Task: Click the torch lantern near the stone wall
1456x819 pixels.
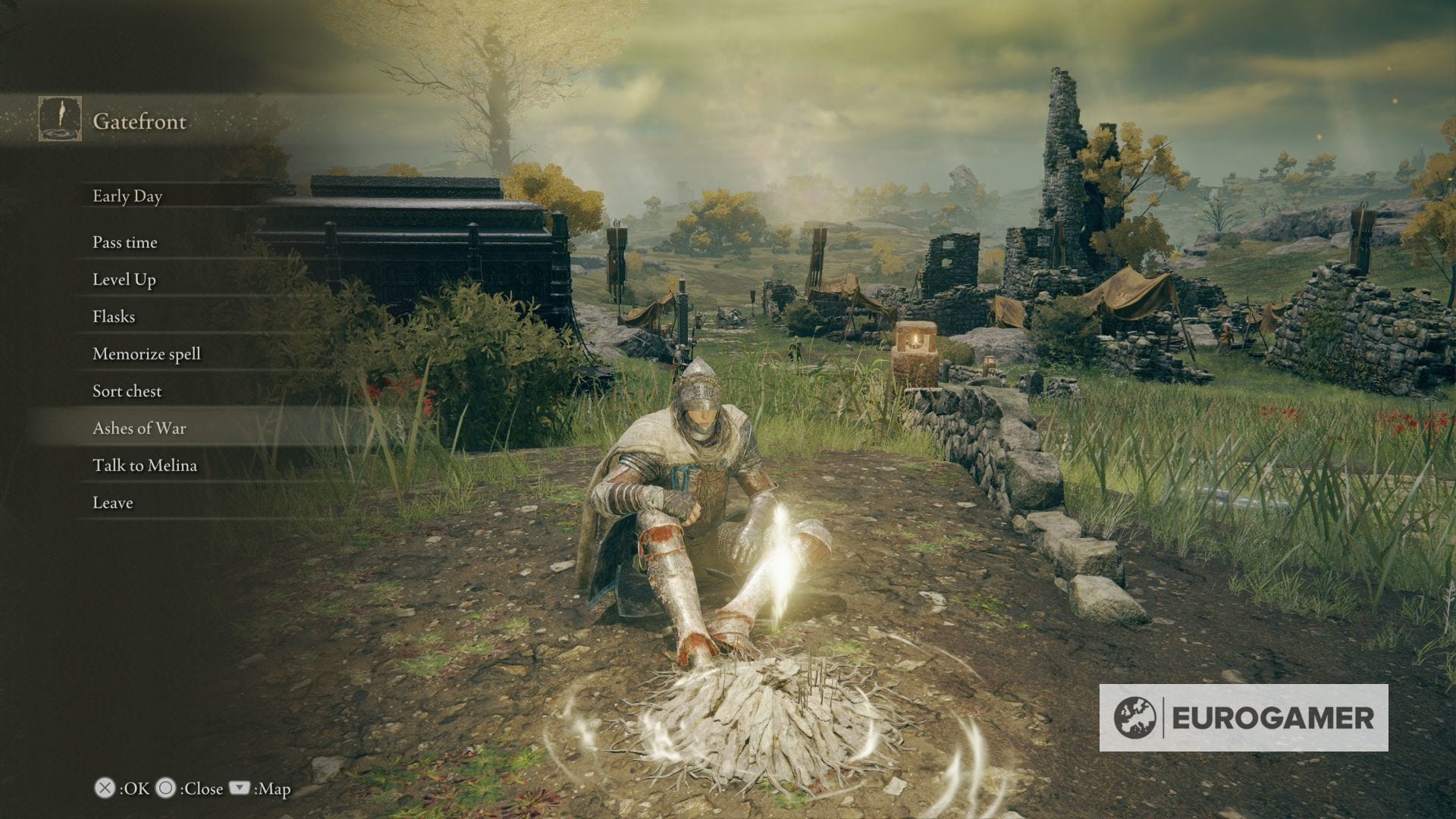Action: pos(916,343)
